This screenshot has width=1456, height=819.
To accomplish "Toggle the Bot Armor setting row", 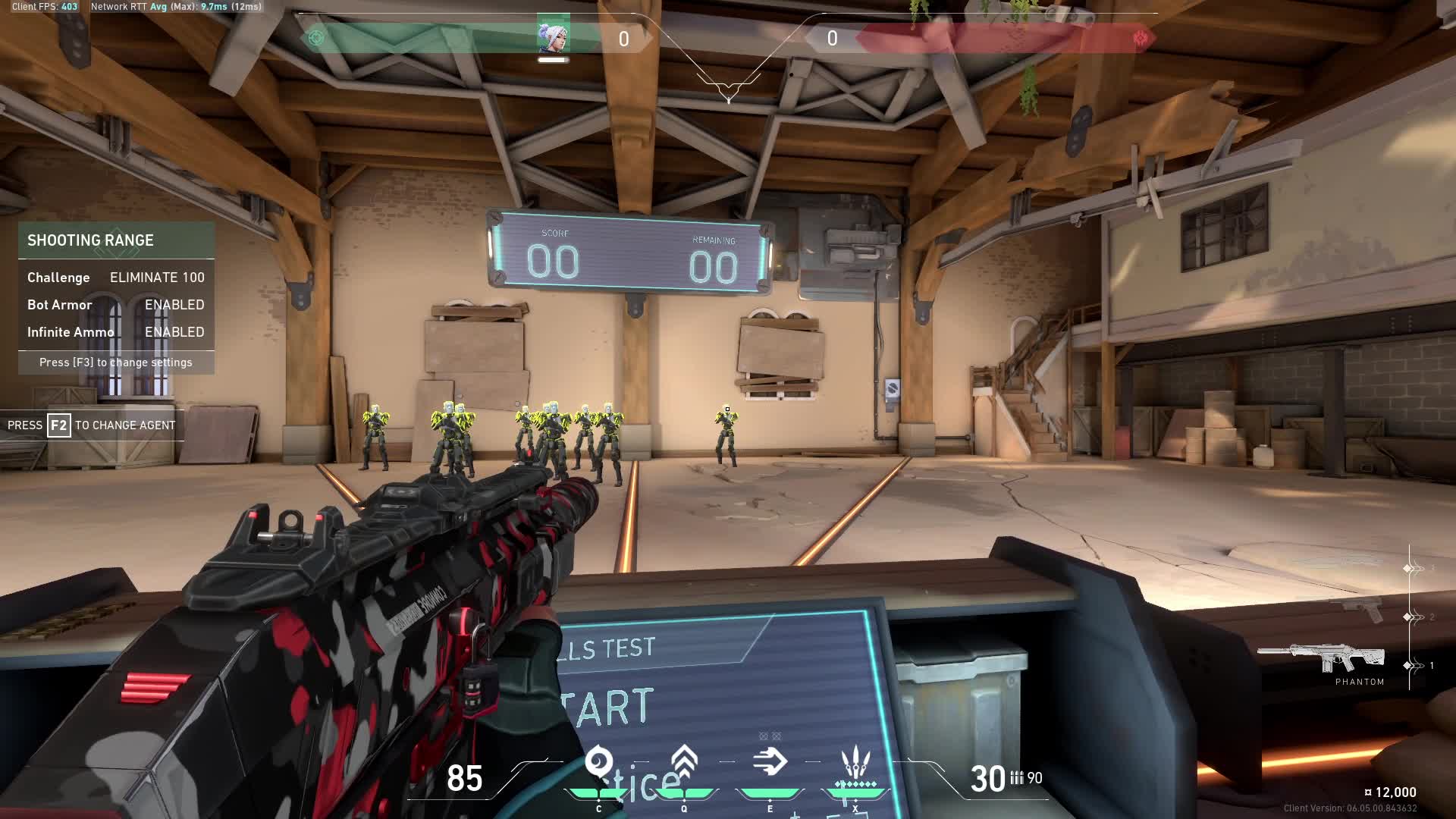I will 116,305.
